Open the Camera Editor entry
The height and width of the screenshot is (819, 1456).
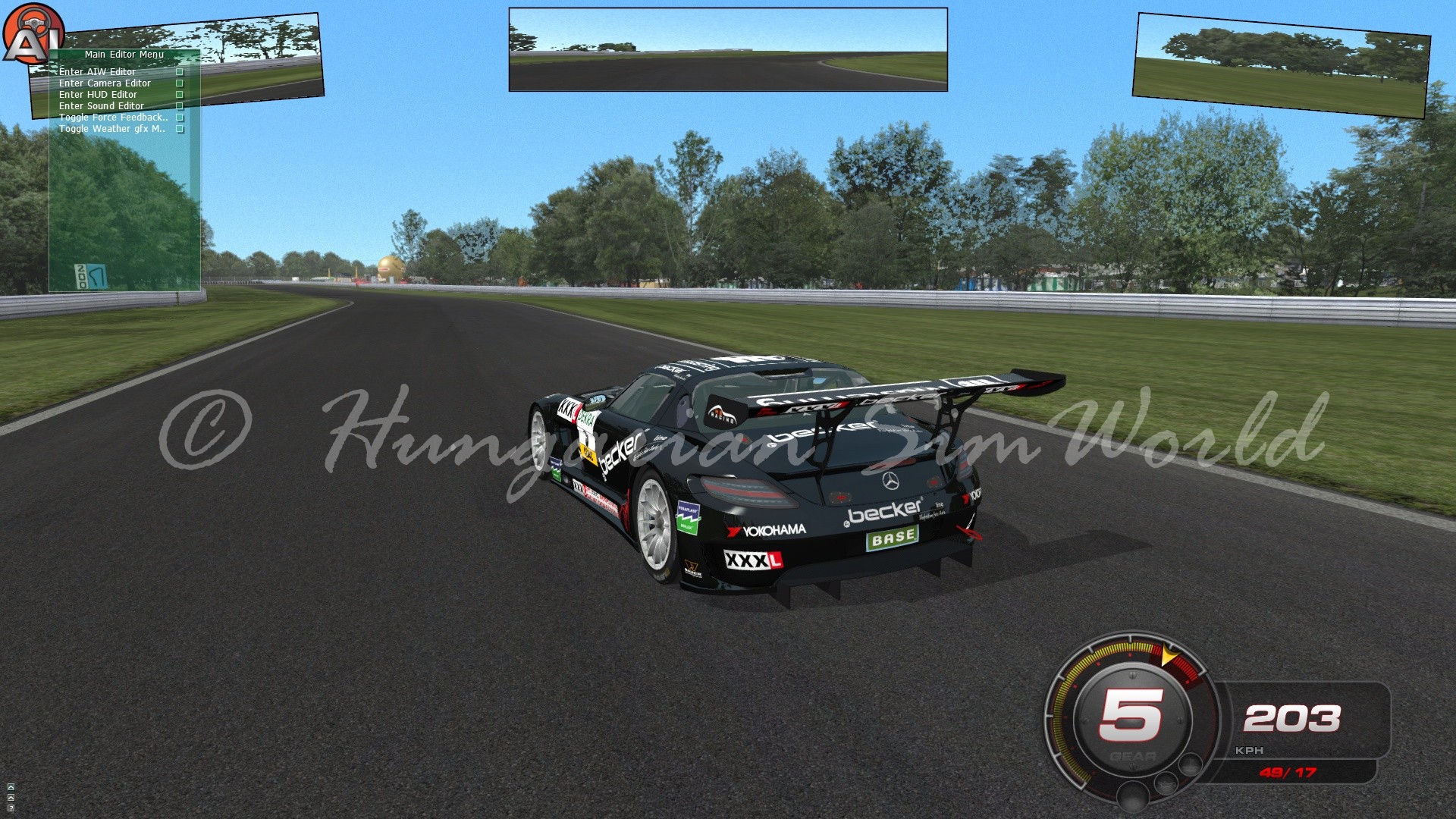click(x=105, y=83)
